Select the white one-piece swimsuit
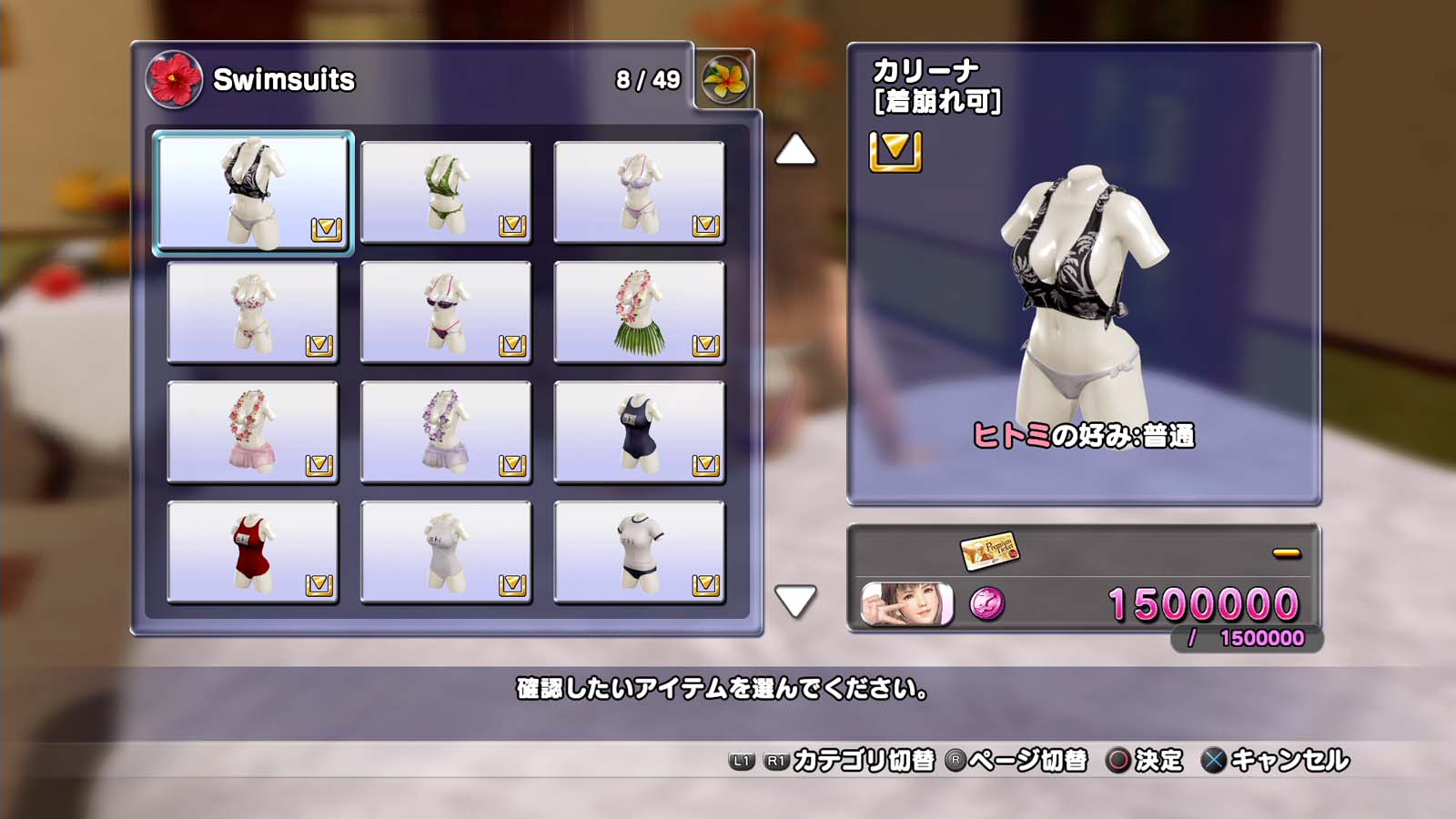The image size is (1456, 819). pyautogui.click(x=446, y=552)
